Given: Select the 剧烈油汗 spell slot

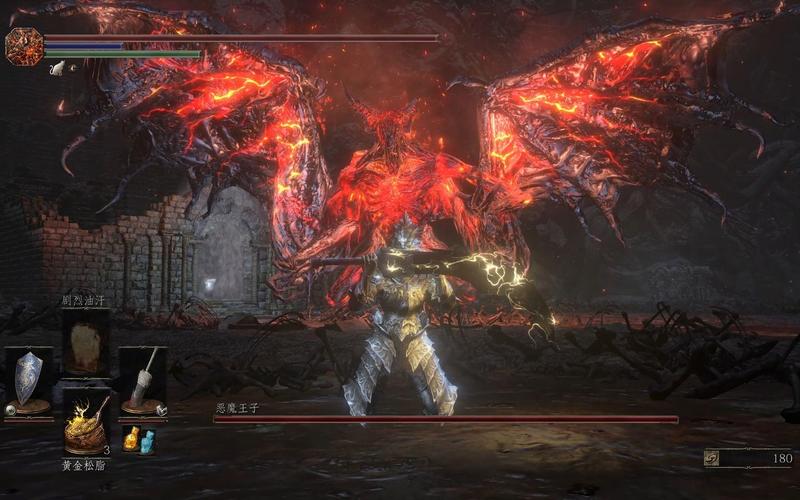Looking at the screenshot, I should tap(86, 343).
